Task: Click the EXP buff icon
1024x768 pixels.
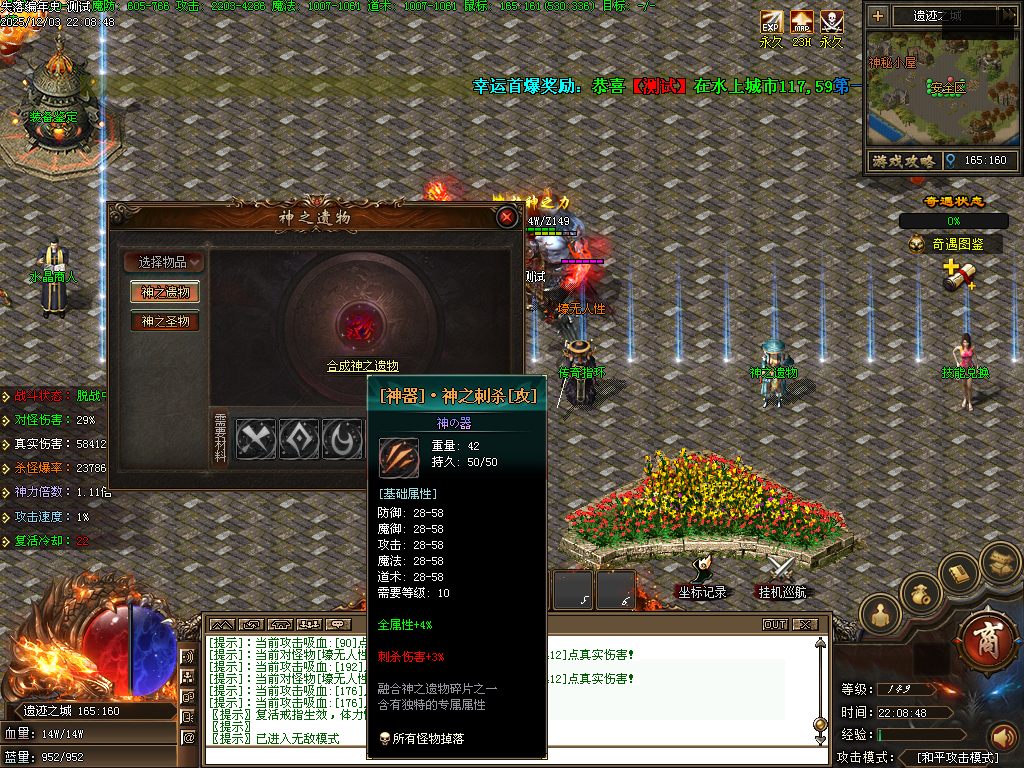Action: point(771,22)
